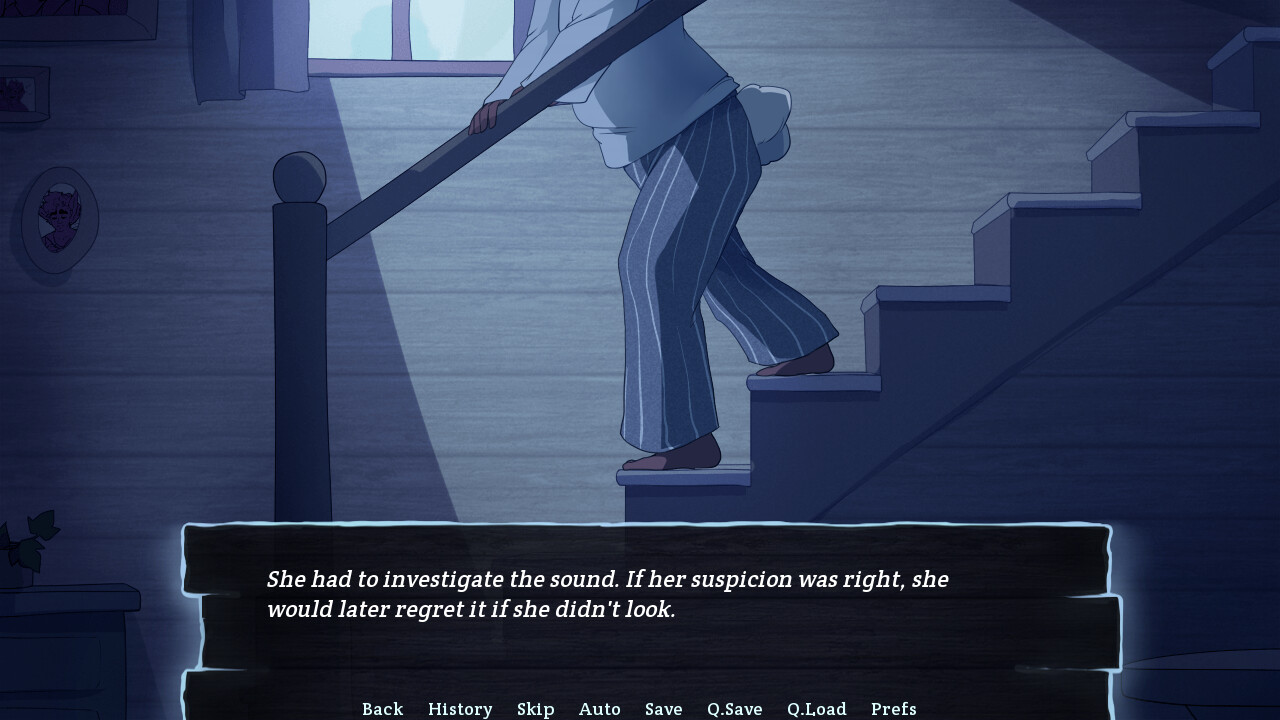This screenshot has width=1280, height=720.
Task: Toggle Auto mode for automatic reading
Action: click(600, 709)
